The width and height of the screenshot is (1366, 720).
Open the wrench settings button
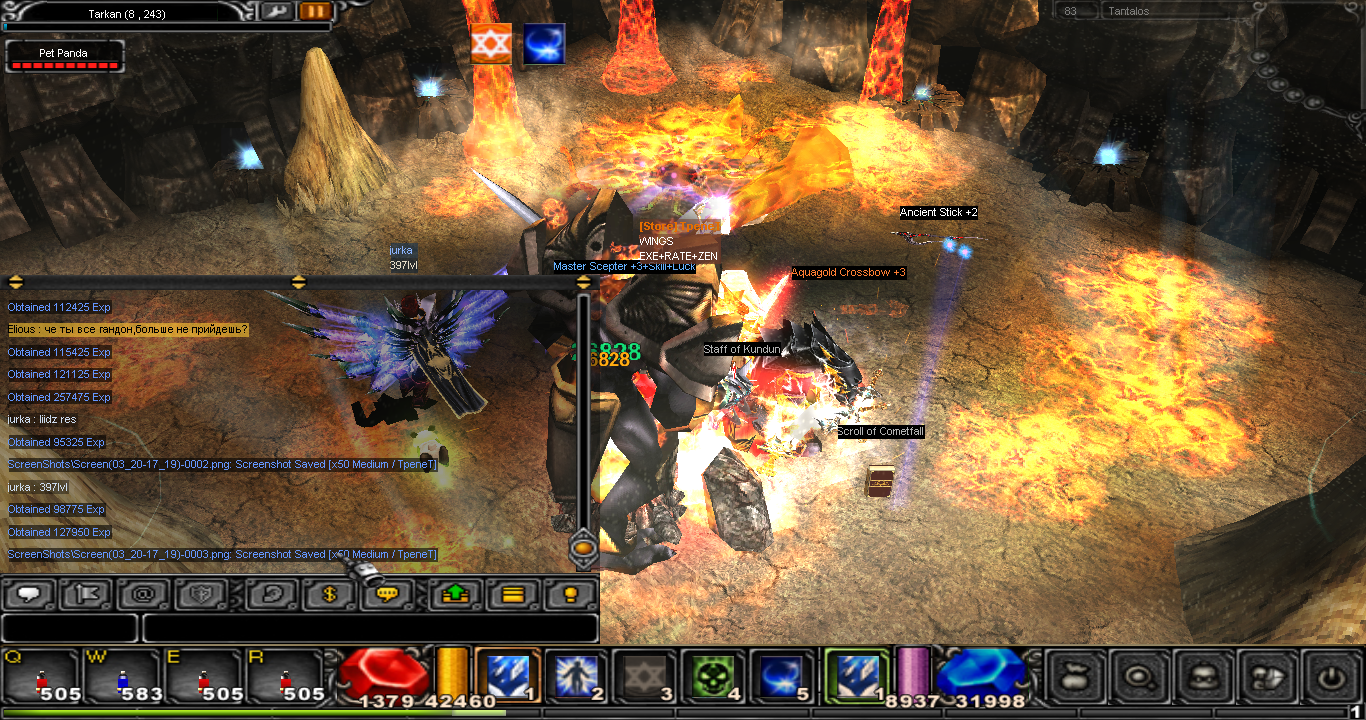pos(276,12)
